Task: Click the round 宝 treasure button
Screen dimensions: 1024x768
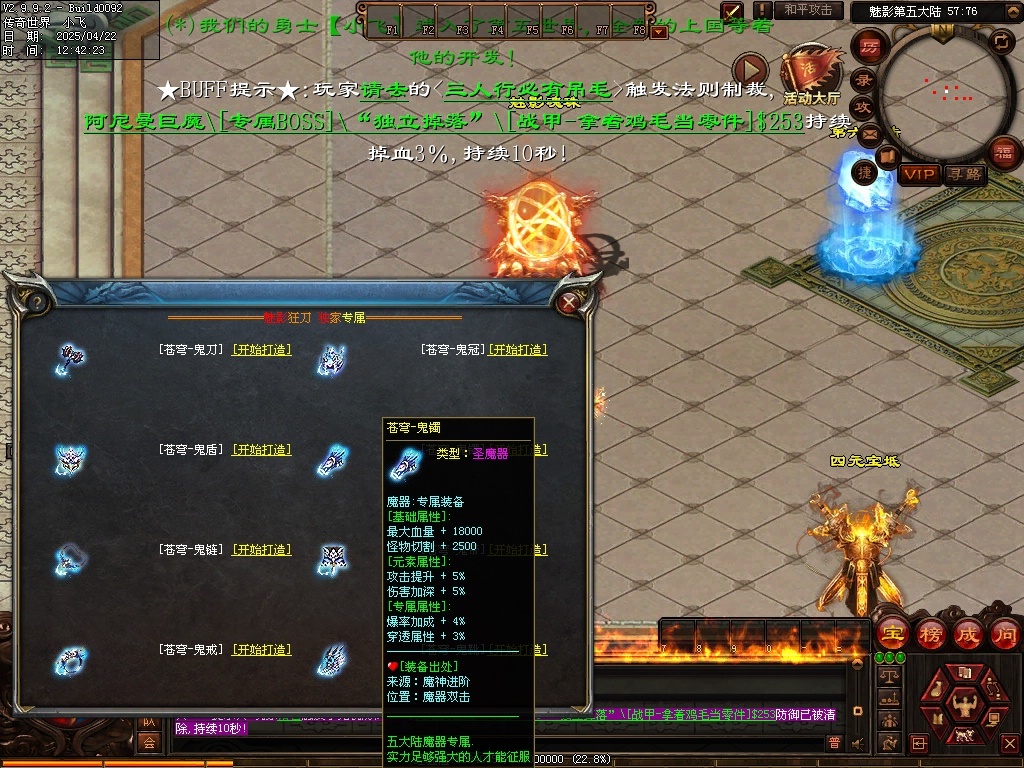Action: (892, 633)
